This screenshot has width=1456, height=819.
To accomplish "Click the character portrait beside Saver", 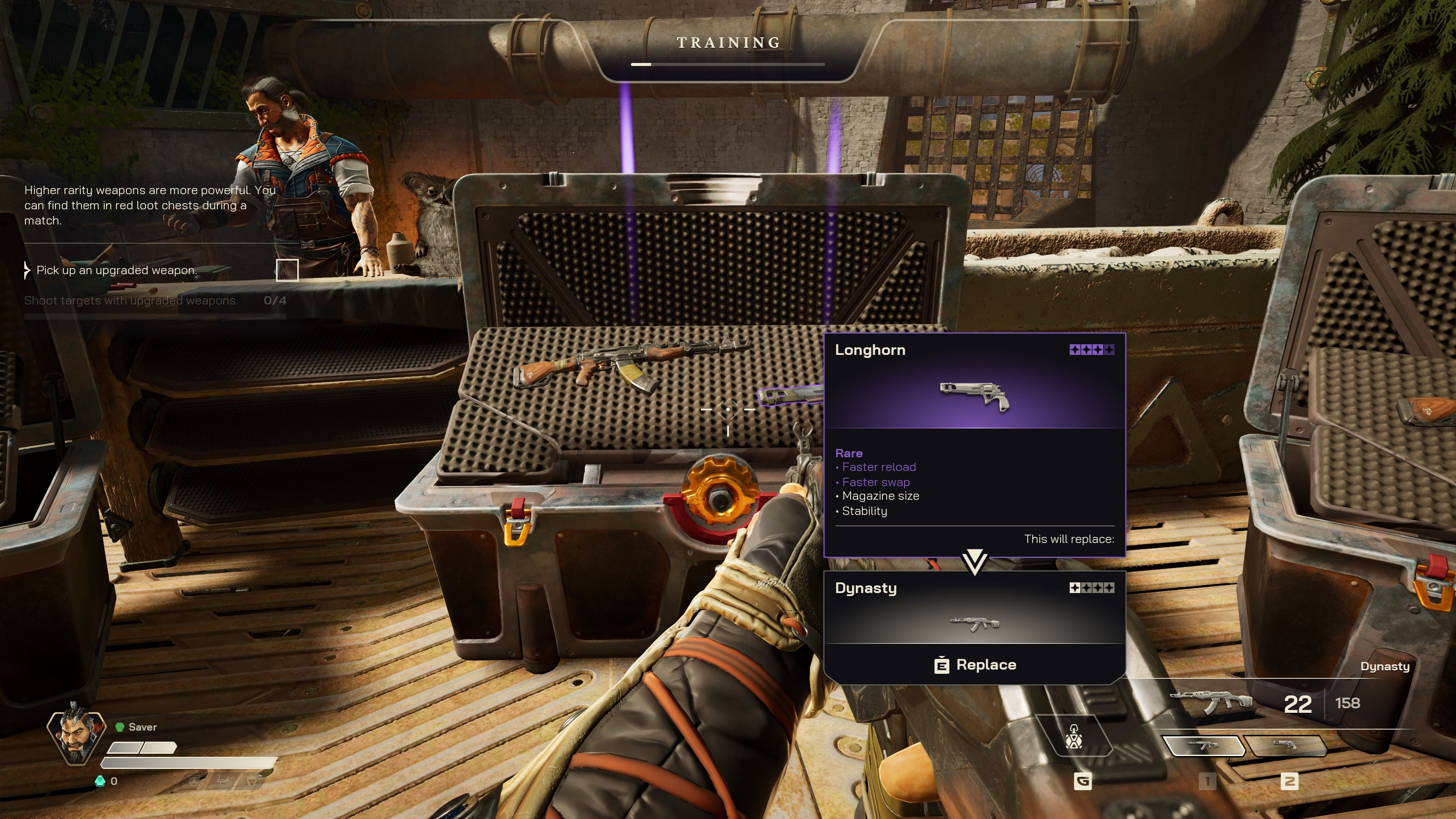I will coord(76,735).
